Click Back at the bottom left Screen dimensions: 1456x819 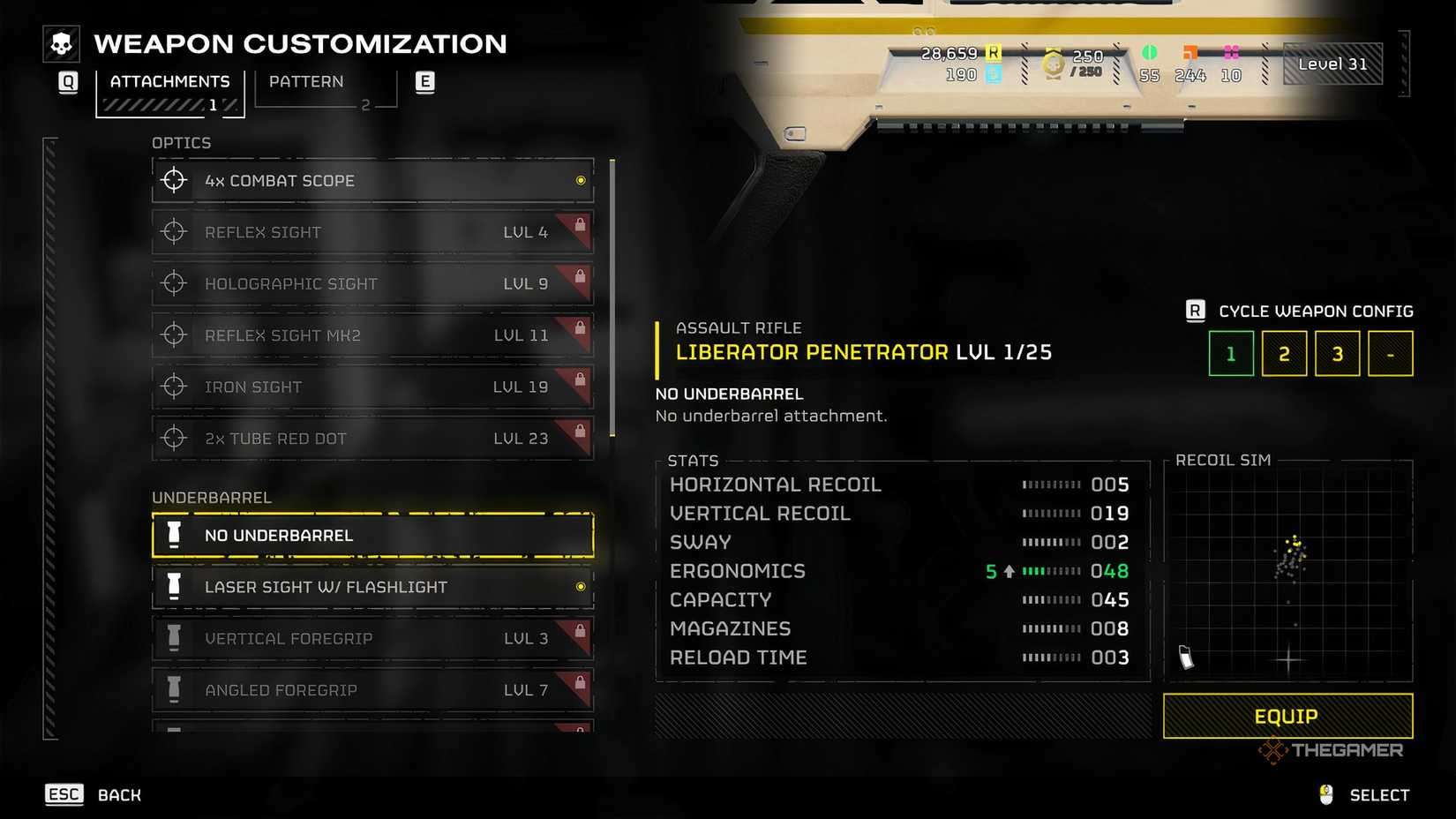118,794
